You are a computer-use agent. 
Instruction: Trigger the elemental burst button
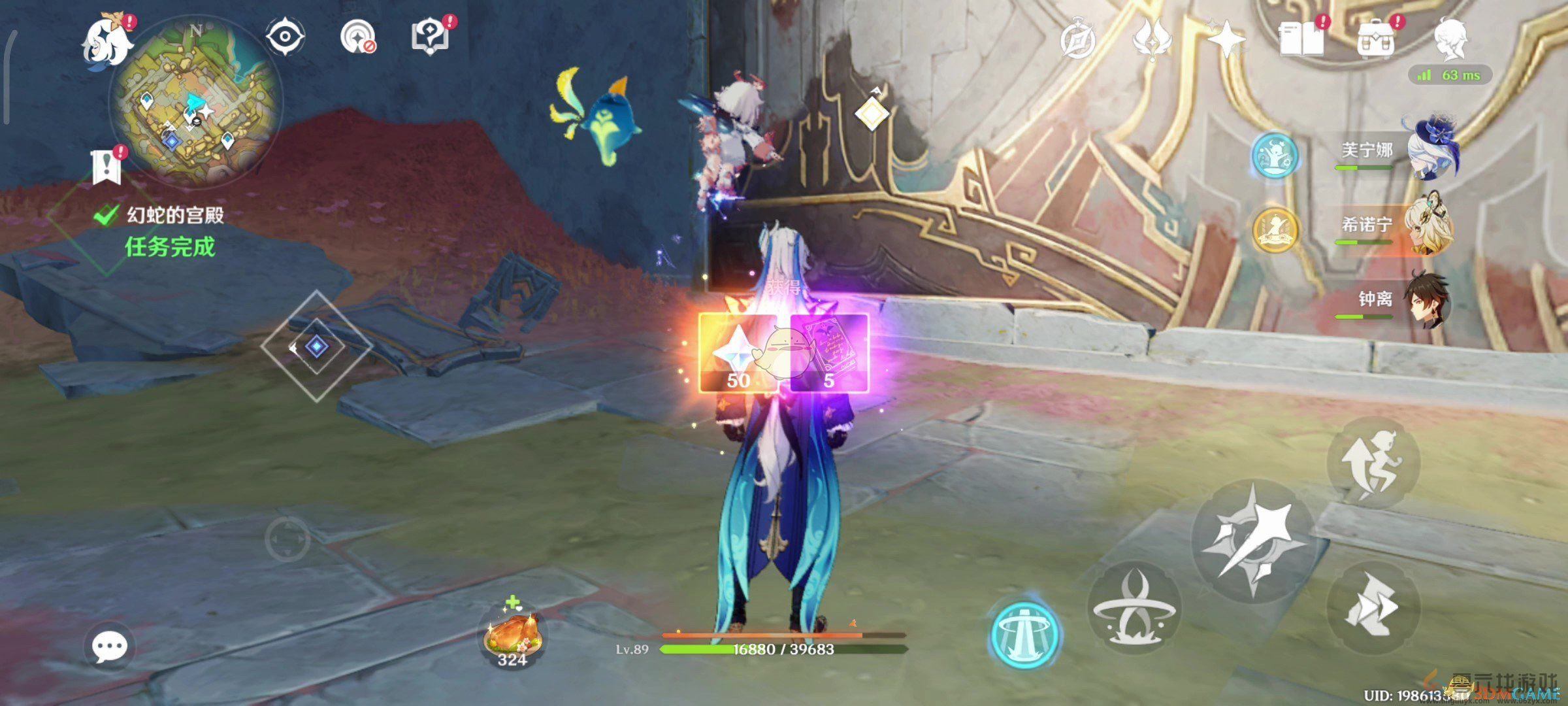pyautogui.click(x=1134, y=607)
